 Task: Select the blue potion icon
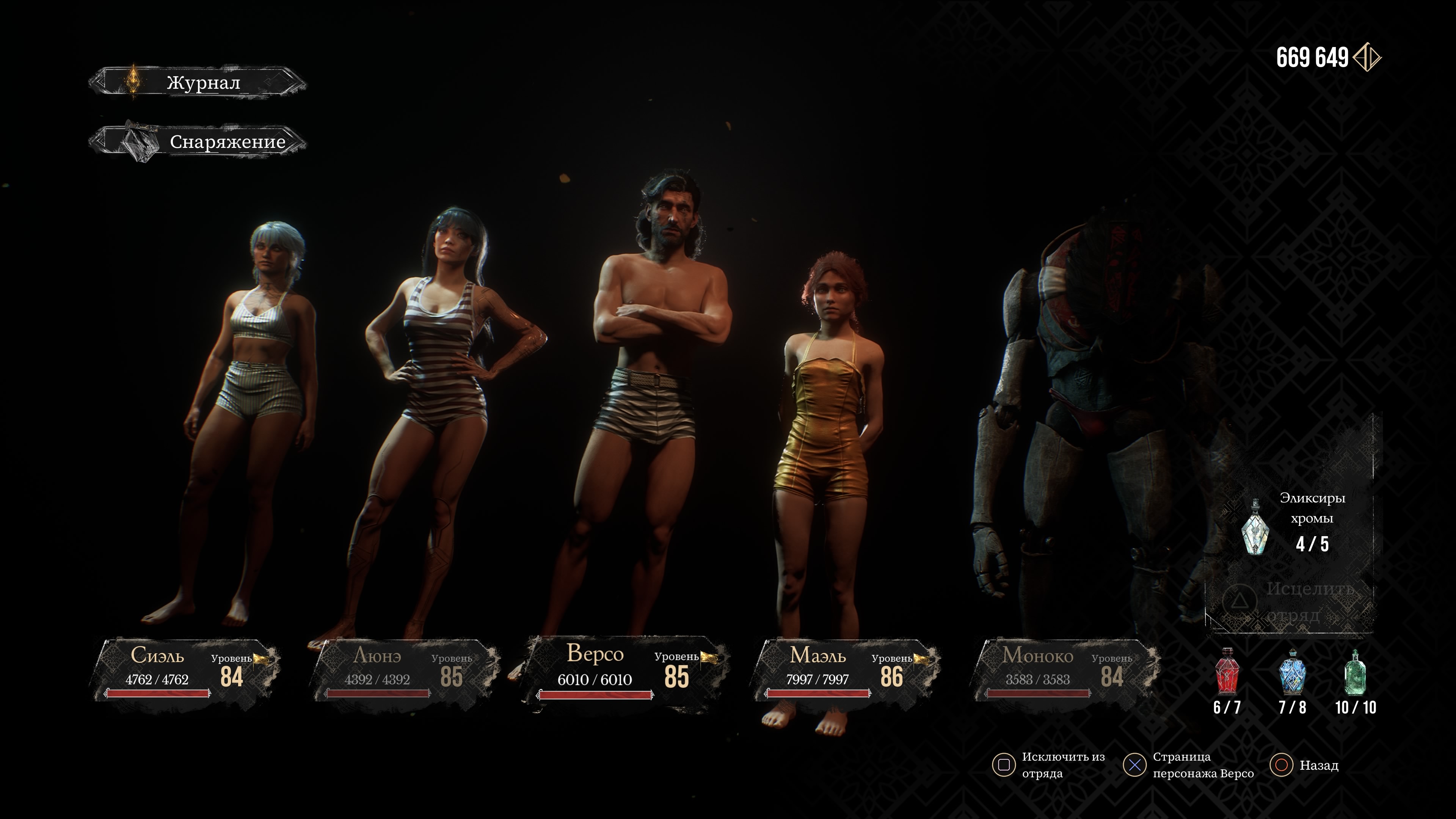[x=1292, y=673]
